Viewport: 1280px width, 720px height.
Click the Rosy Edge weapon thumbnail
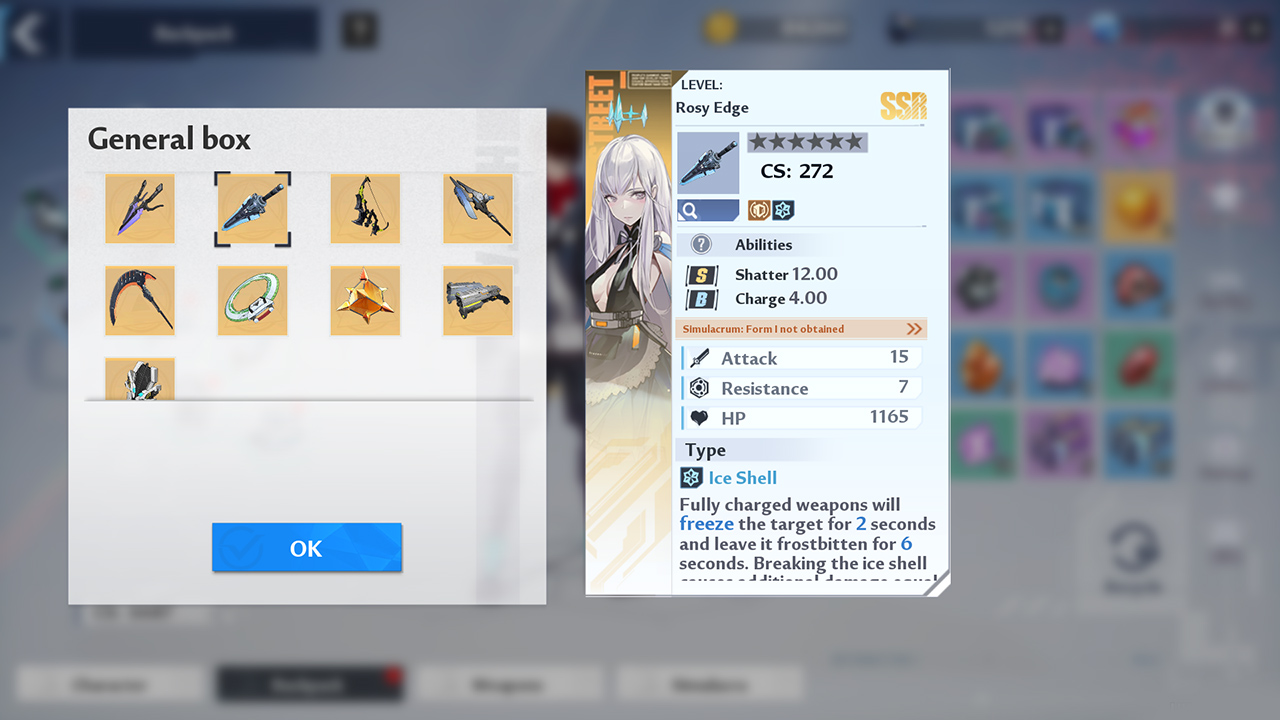pos(708,162)
